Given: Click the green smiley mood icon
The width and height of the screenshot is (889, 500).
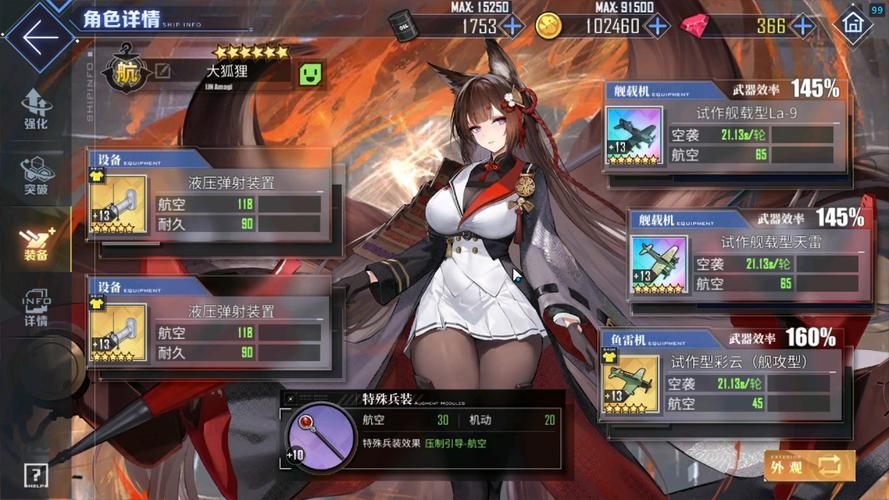Looking at the screenshot, I should 311,73.
